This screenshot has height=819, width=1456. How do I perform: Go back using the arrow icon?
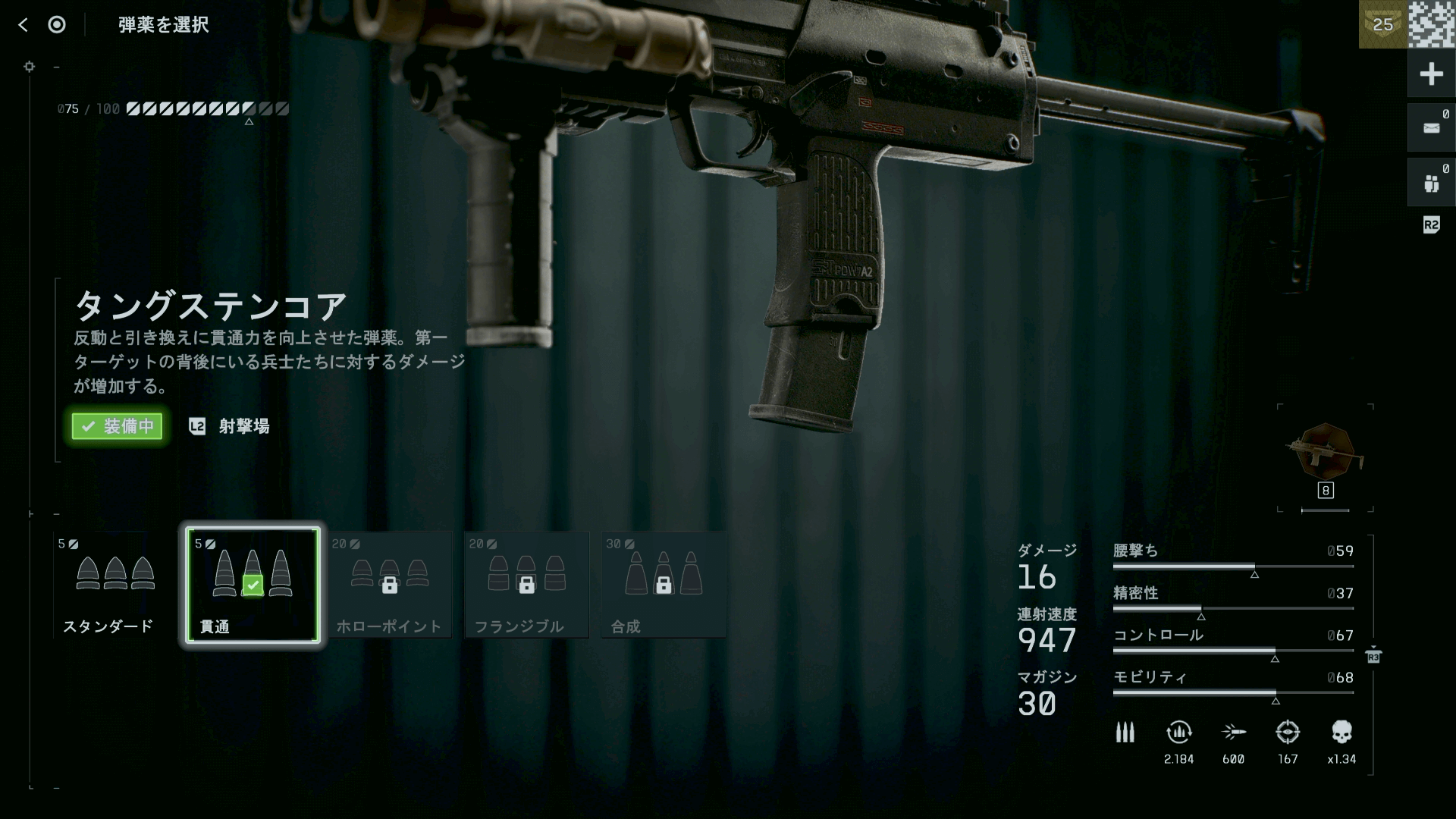point(23,25)
